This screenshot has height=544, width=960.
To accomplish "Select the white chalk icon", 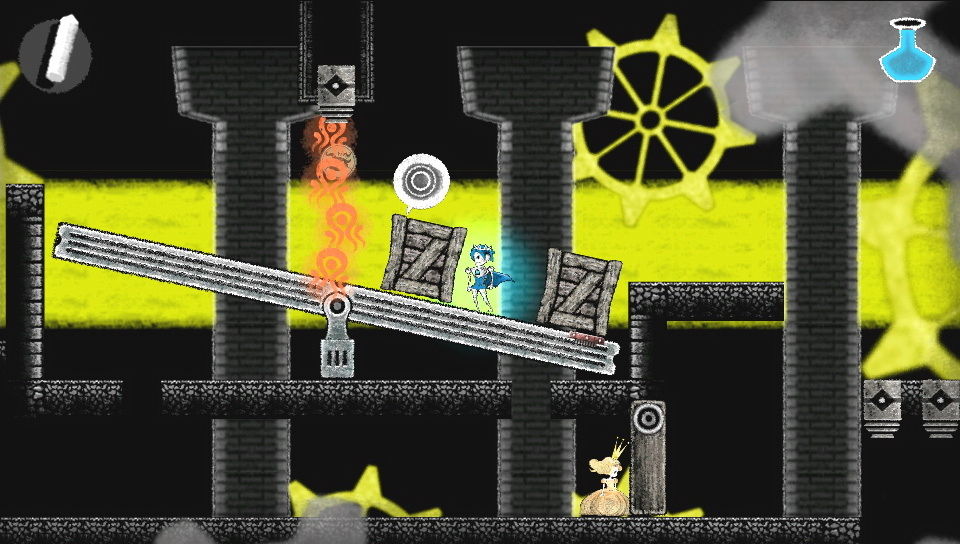I will [55, 52].
